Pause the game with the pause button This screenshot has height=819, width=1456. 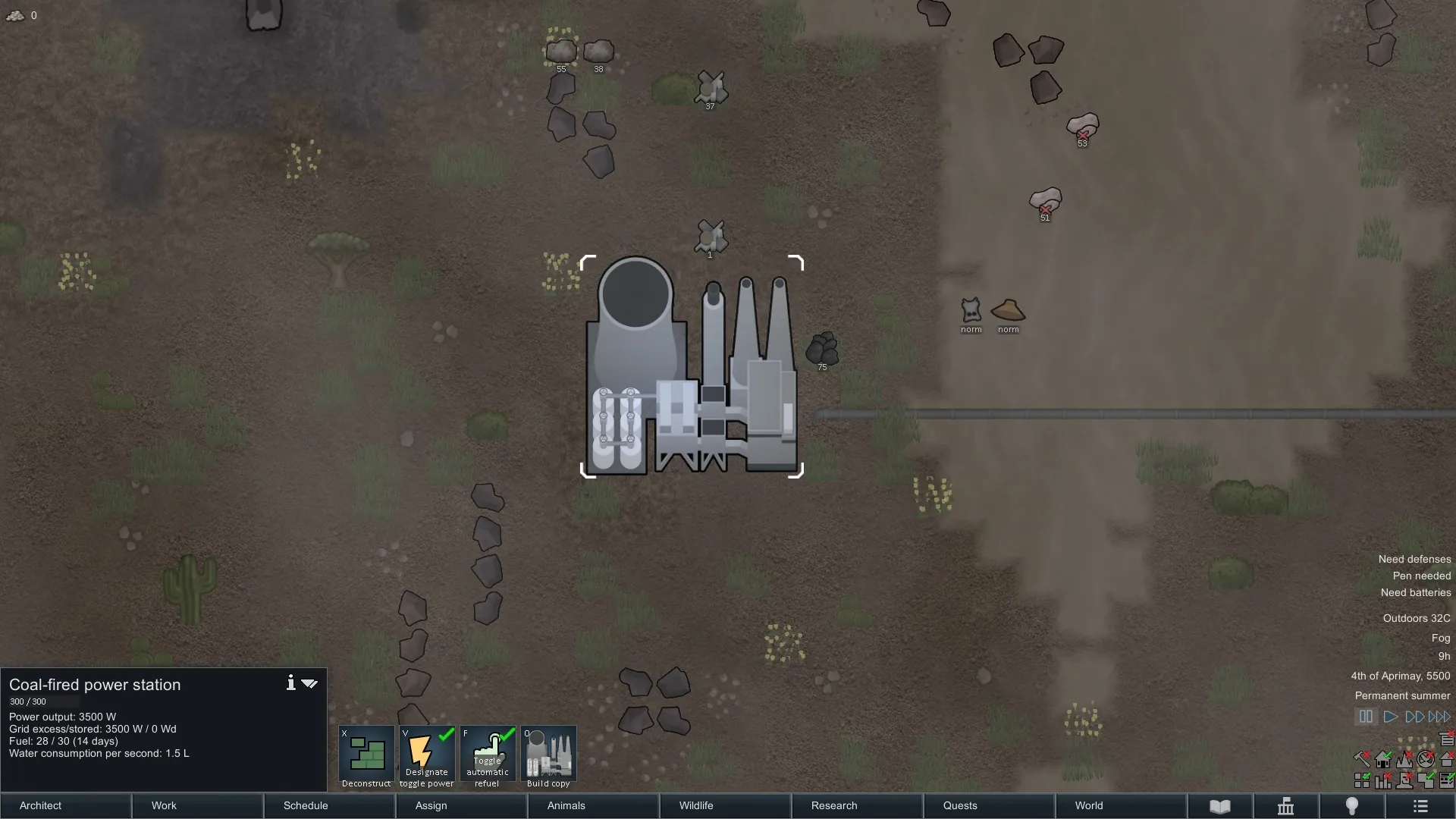1366,717
